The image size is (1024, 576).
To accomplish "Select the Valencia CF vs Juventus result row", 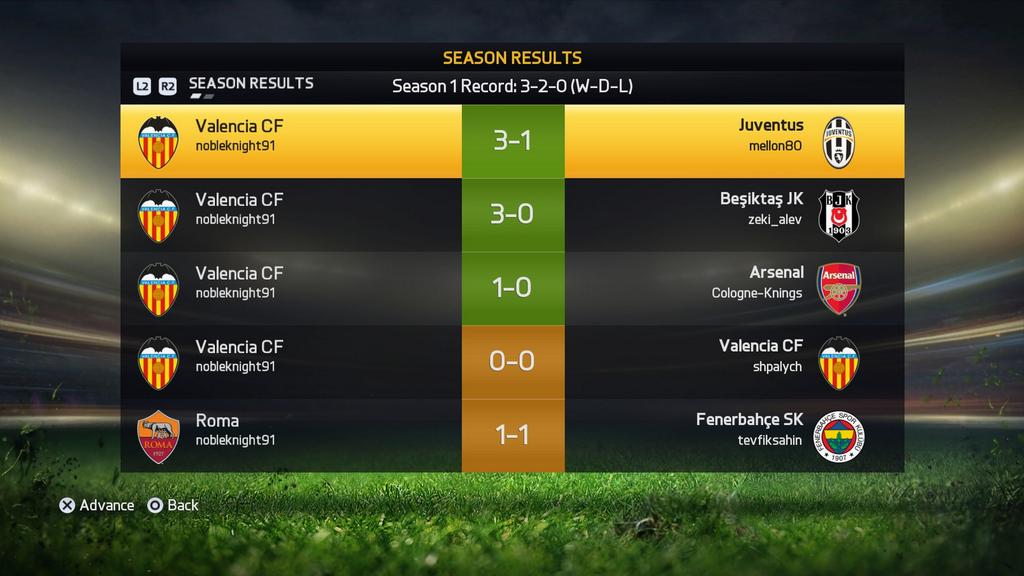I will tap(512, 141).
